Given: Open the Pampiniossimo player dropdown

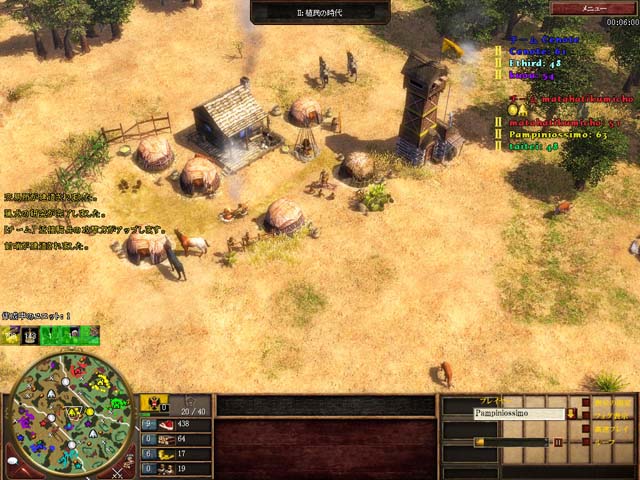Looking at the screenshot, I should [x=571, y=414].
